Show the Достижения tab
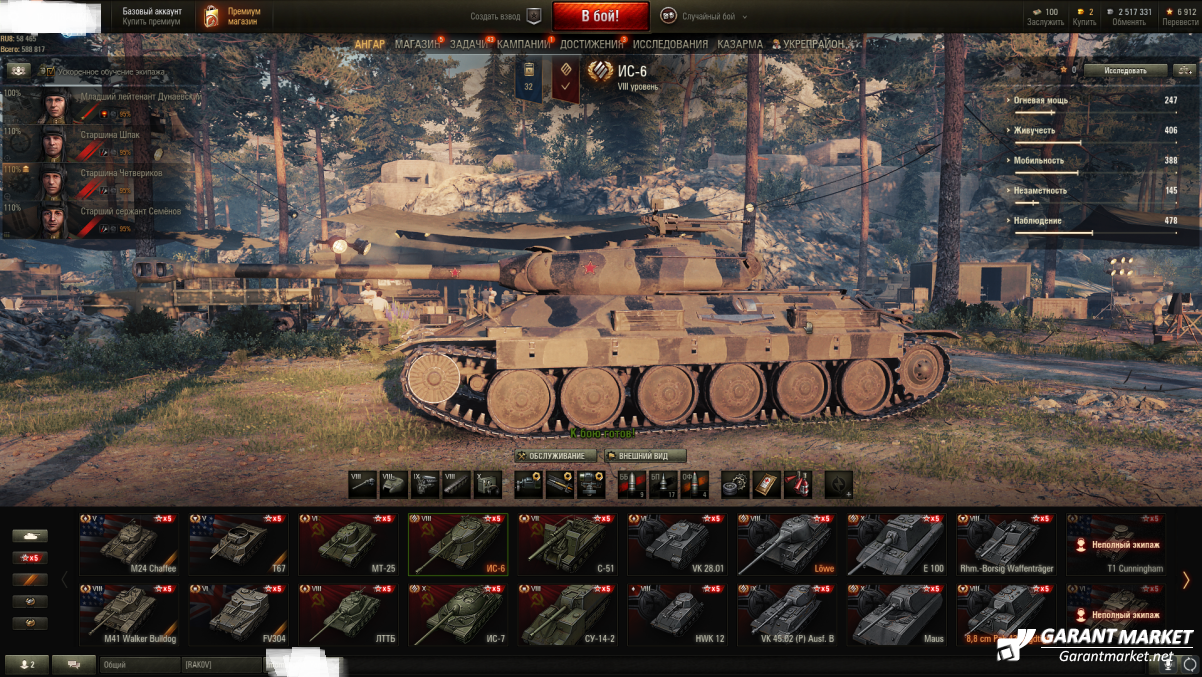The height and width of the screenshot is (677, 1202). tap(591, 44)
